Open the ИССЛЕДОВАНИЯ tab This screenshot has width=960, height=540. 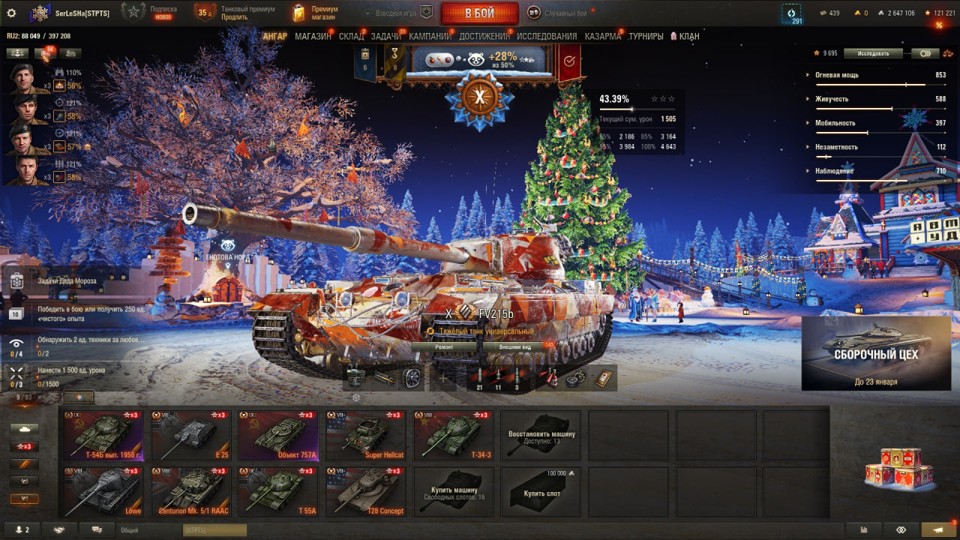pyautogui.click(x=546, y=36)
